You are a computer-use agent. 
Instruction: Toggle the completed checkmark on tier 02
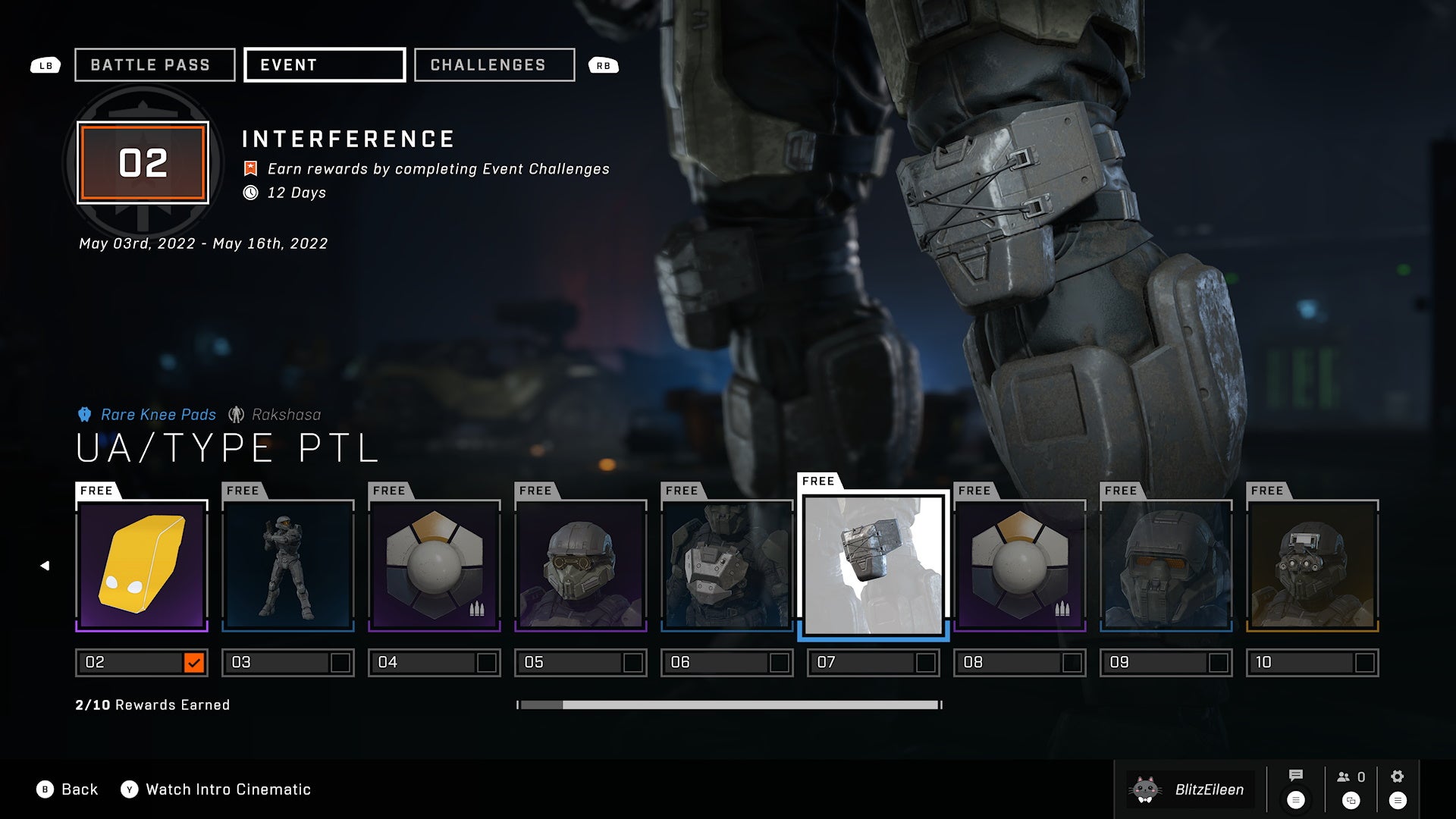click(x=196, y=662)
